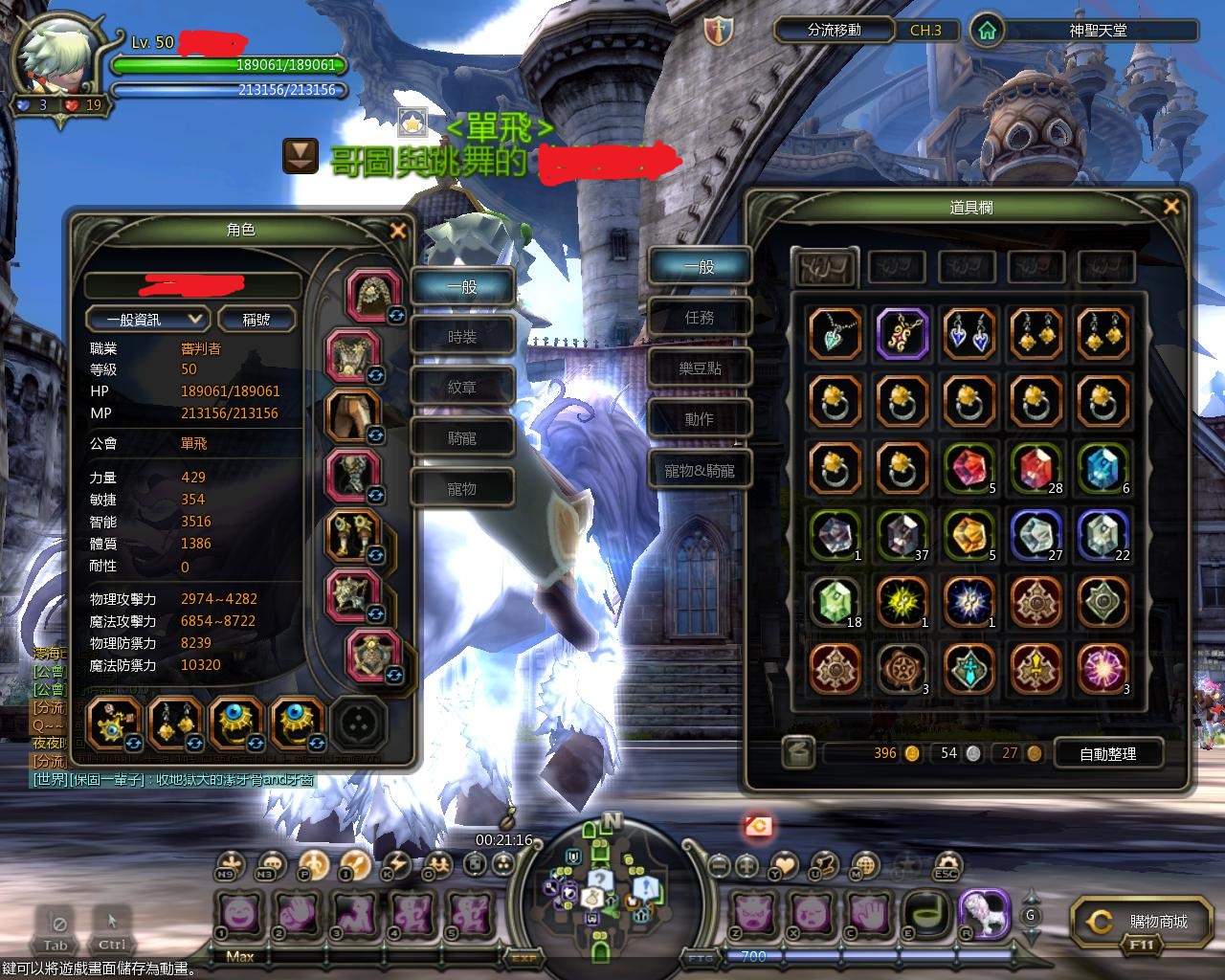Expand the dropdown arrow beside guild name
This screenshot has height=980, width=1225.
click(300, 157)
